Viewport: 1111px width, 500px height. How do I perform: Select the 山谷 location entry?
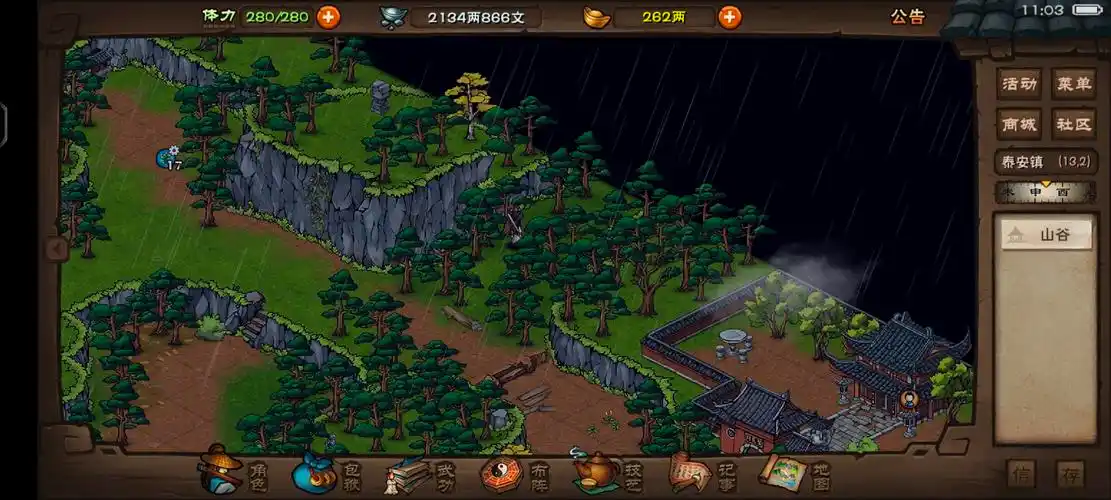1046,235
